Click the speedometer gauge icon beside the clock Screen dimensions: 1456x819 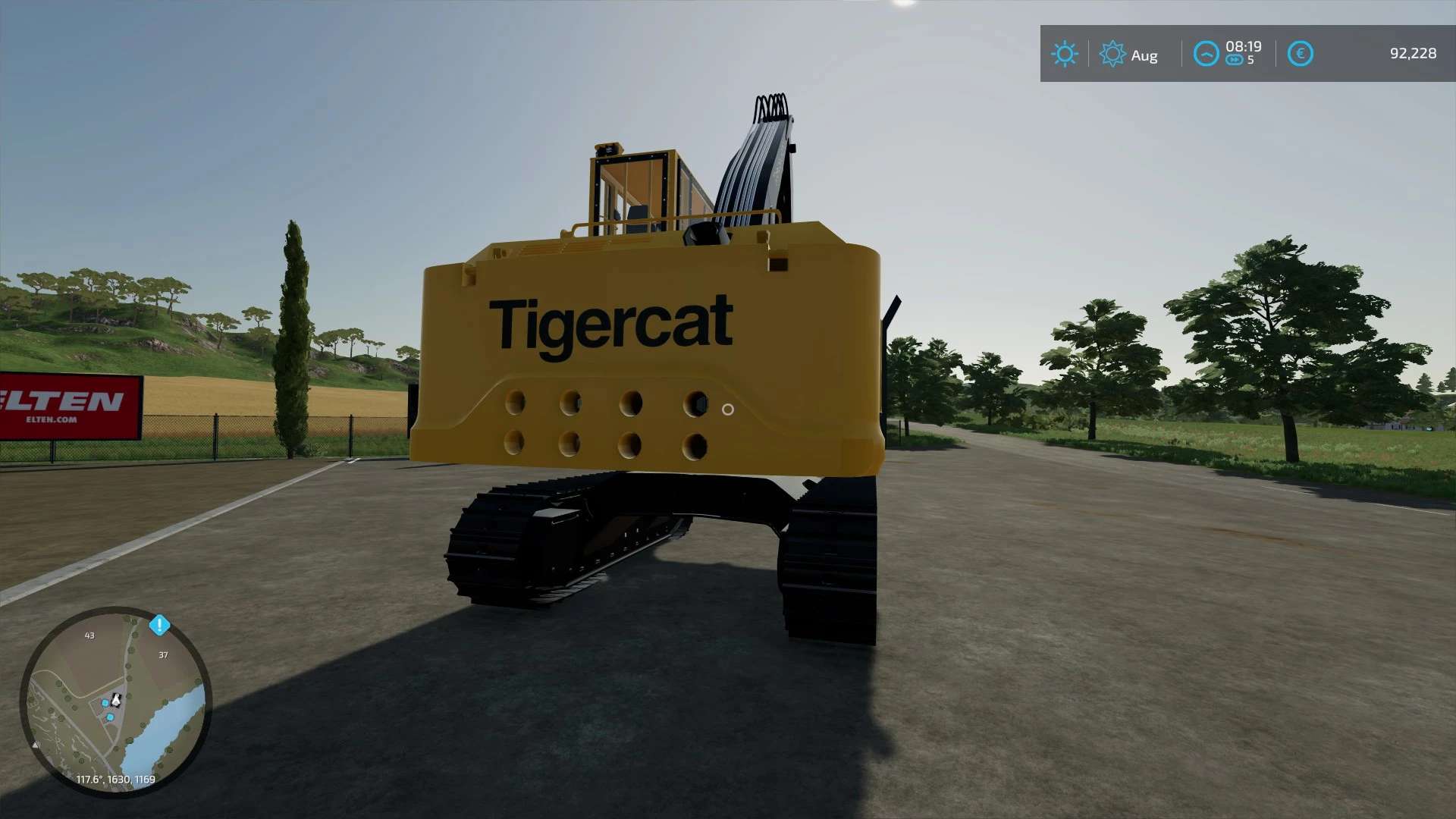click(x=1206, y=52)
